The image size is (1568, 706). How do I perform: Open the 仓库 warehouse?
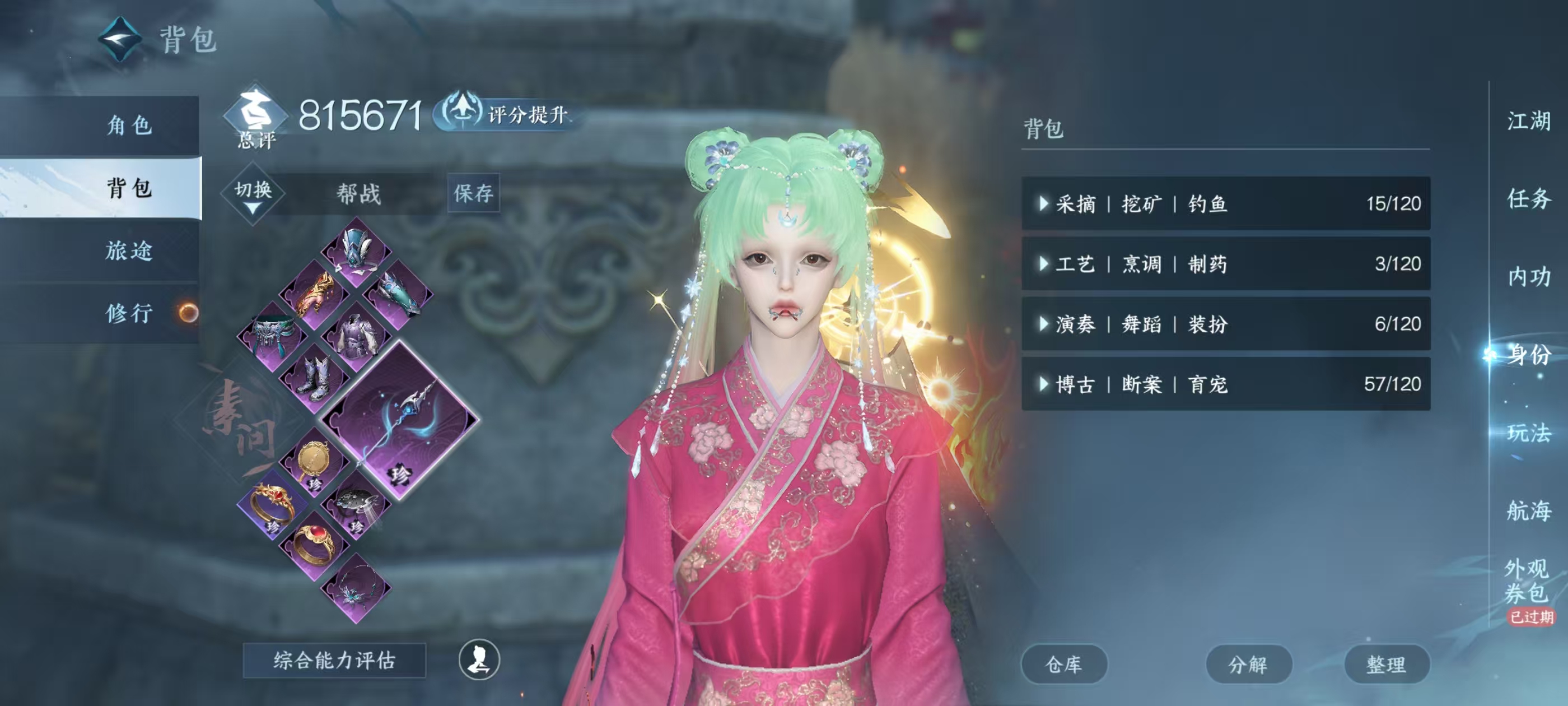1065,665
